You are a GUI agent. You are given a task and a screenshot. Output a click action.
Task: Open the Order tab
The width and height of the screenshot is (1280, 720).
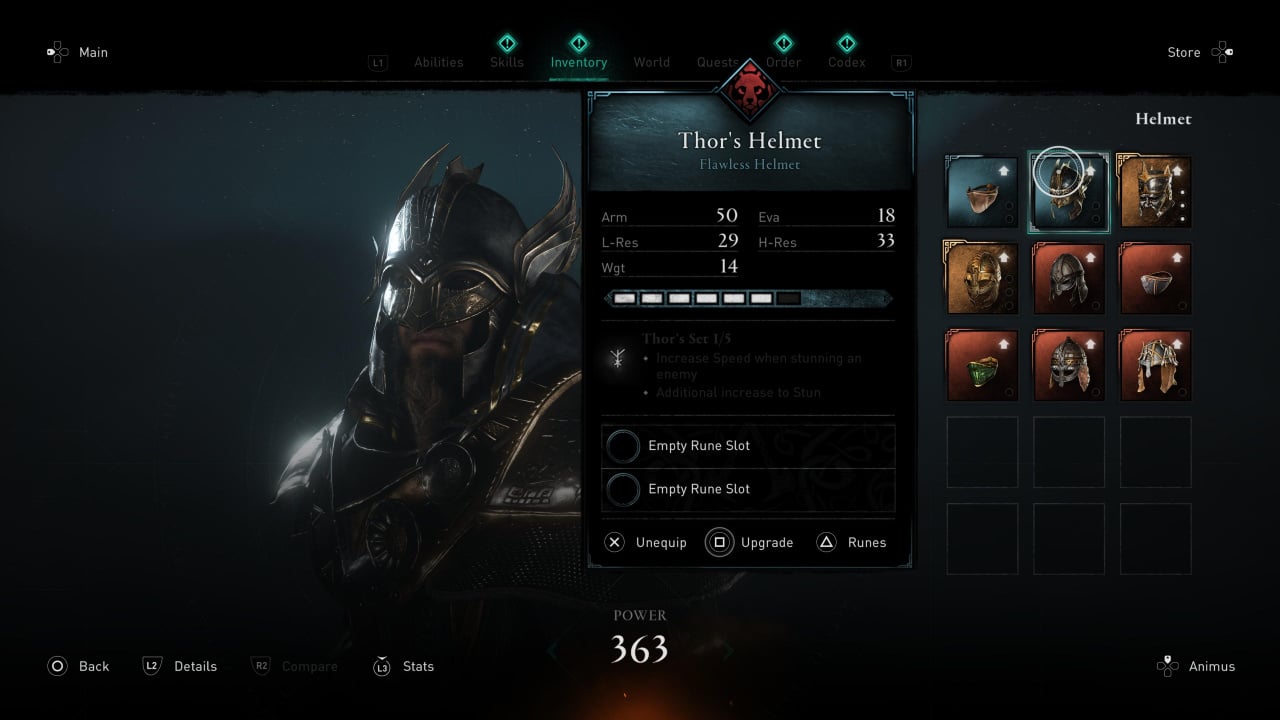click(784, 62)
